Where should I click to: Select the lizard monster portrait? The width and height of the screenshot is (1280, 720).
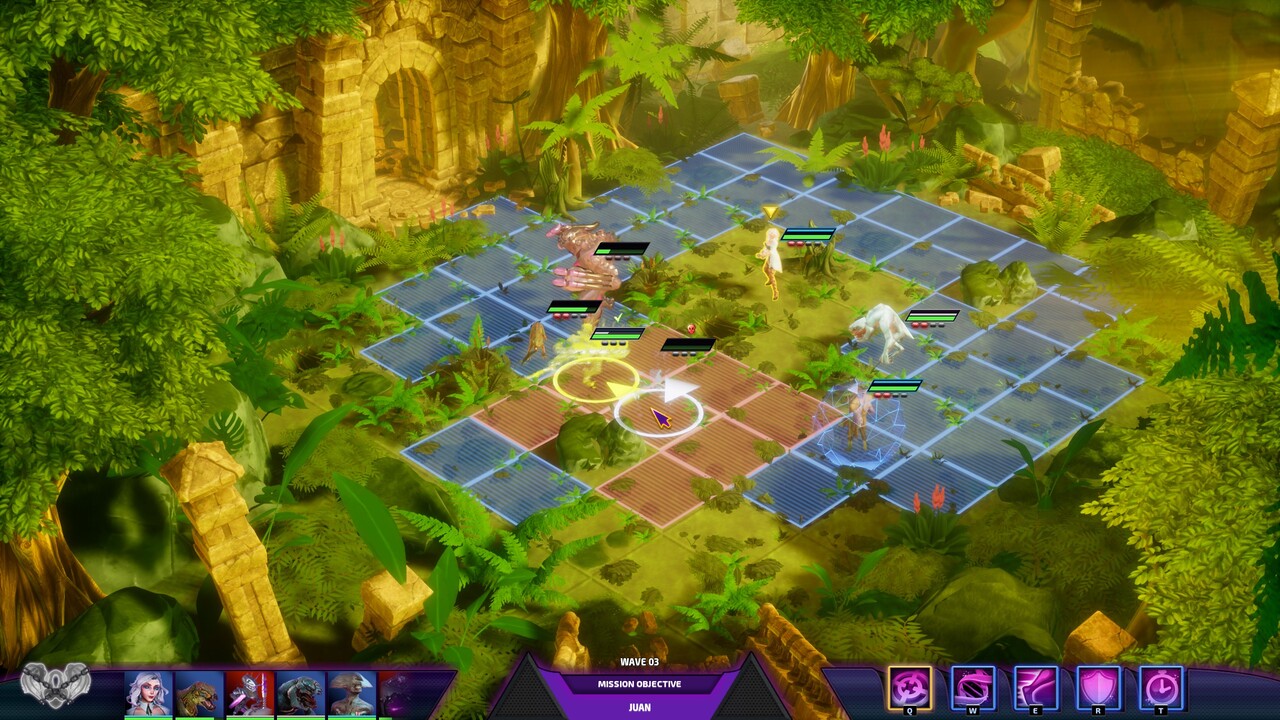tap(300, 693)
